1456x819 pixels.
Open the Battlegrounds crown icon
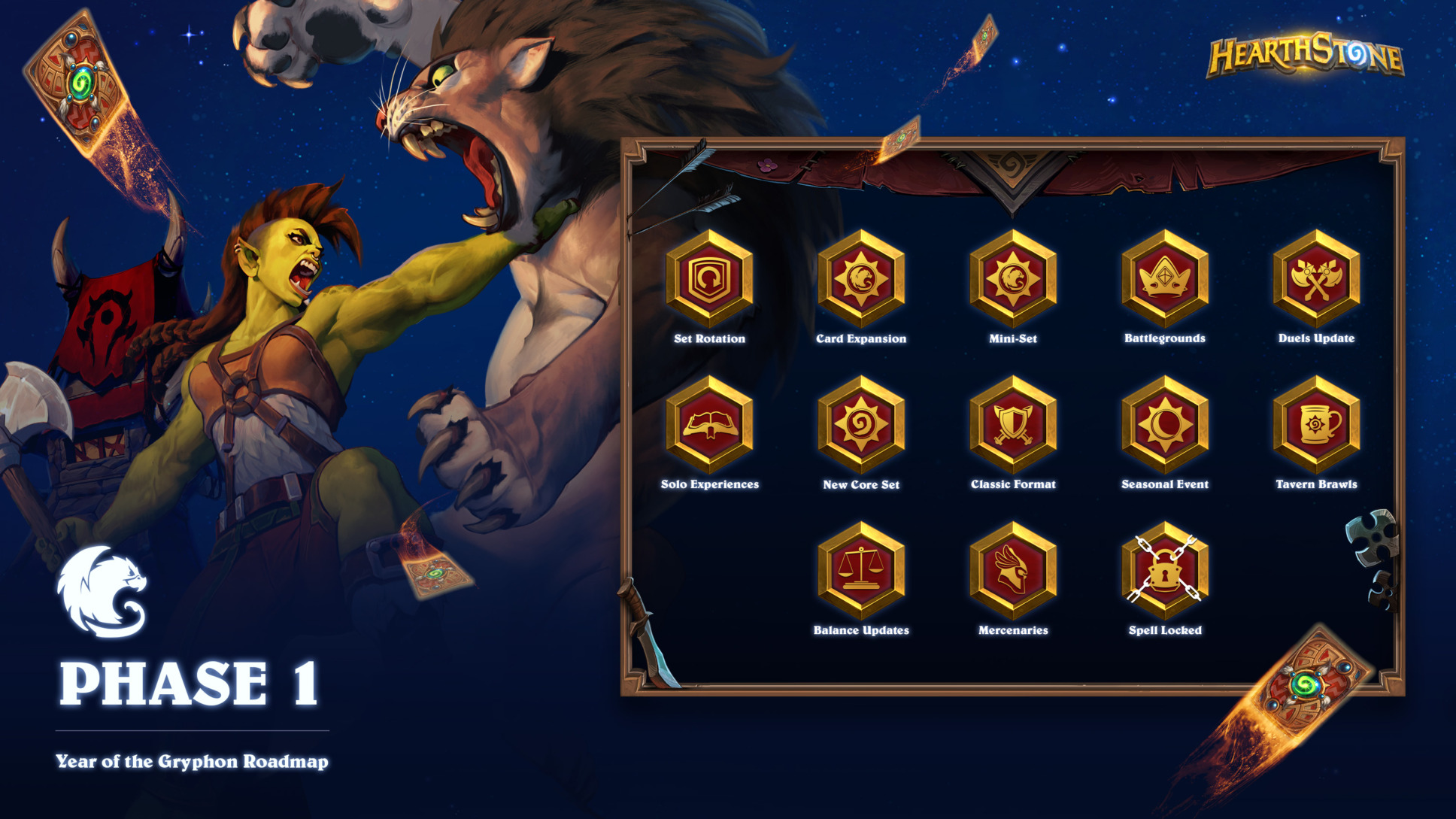click(x=1165, y=279)
